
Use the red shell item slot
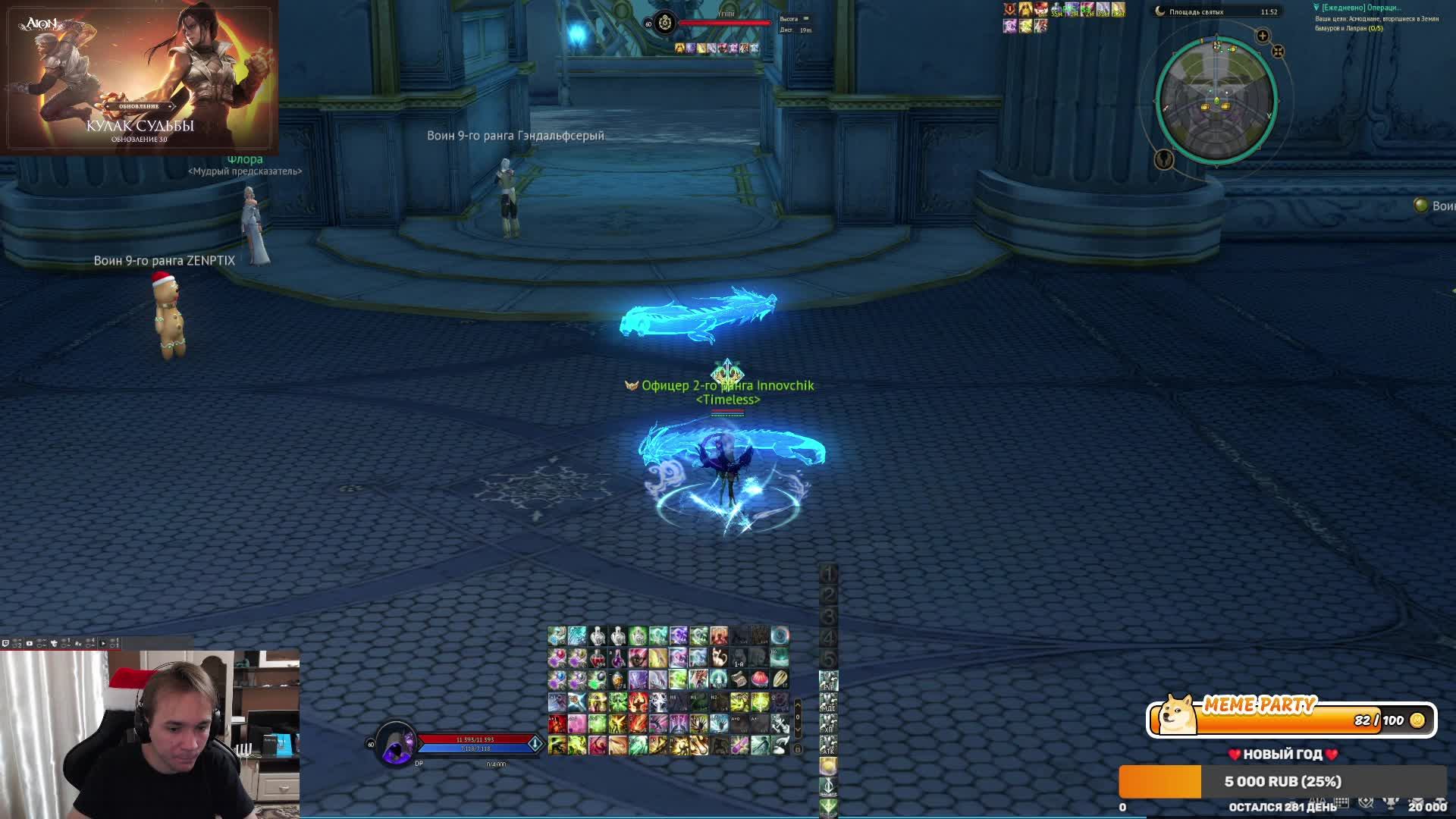coord(760,679)
